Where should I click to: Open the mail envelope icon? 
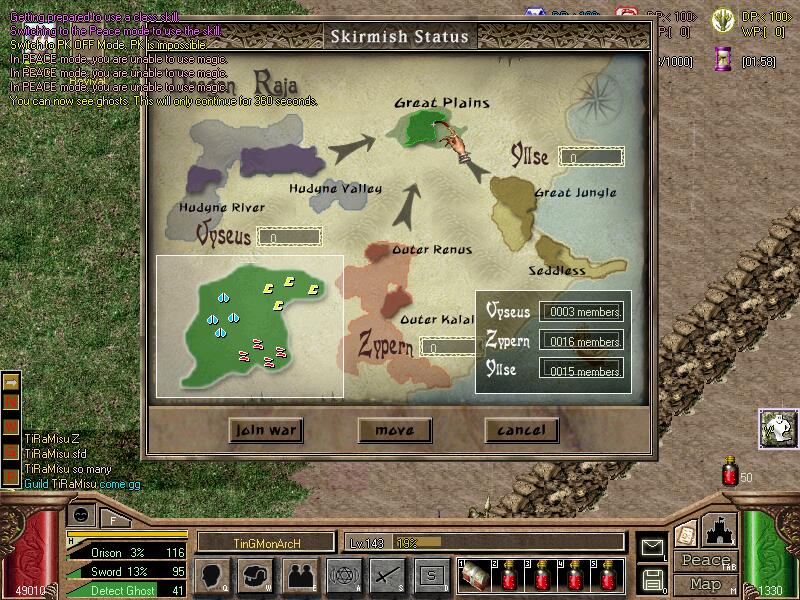click(x=654, y=546)
